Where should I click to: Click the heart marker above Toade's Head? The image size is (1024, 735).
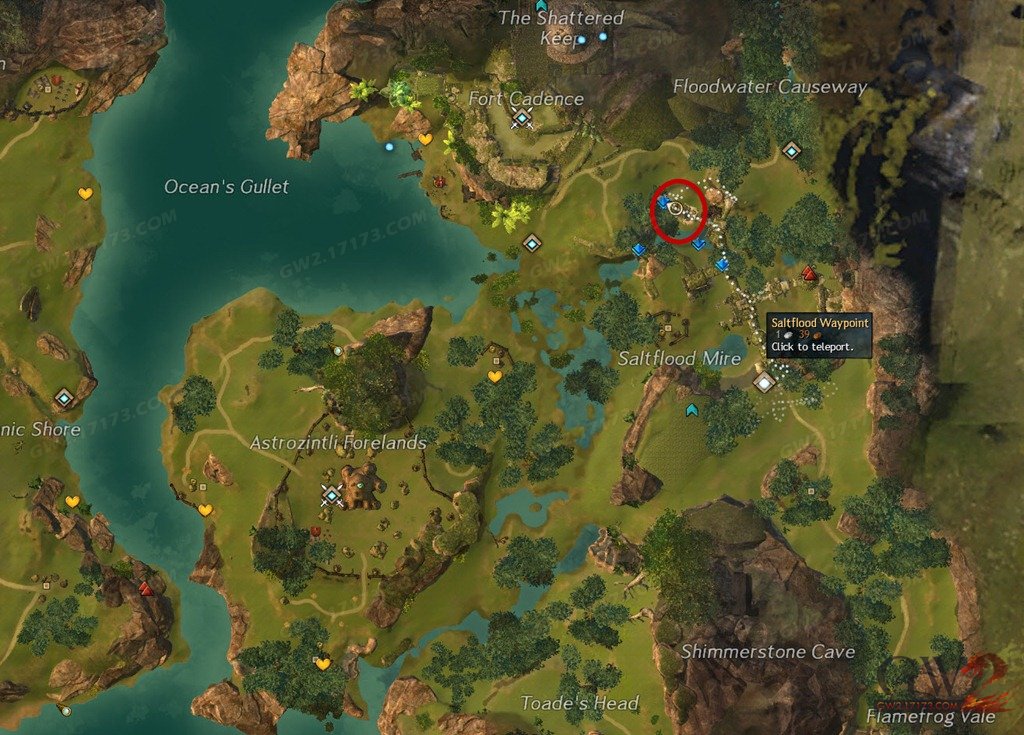point(322,663)
